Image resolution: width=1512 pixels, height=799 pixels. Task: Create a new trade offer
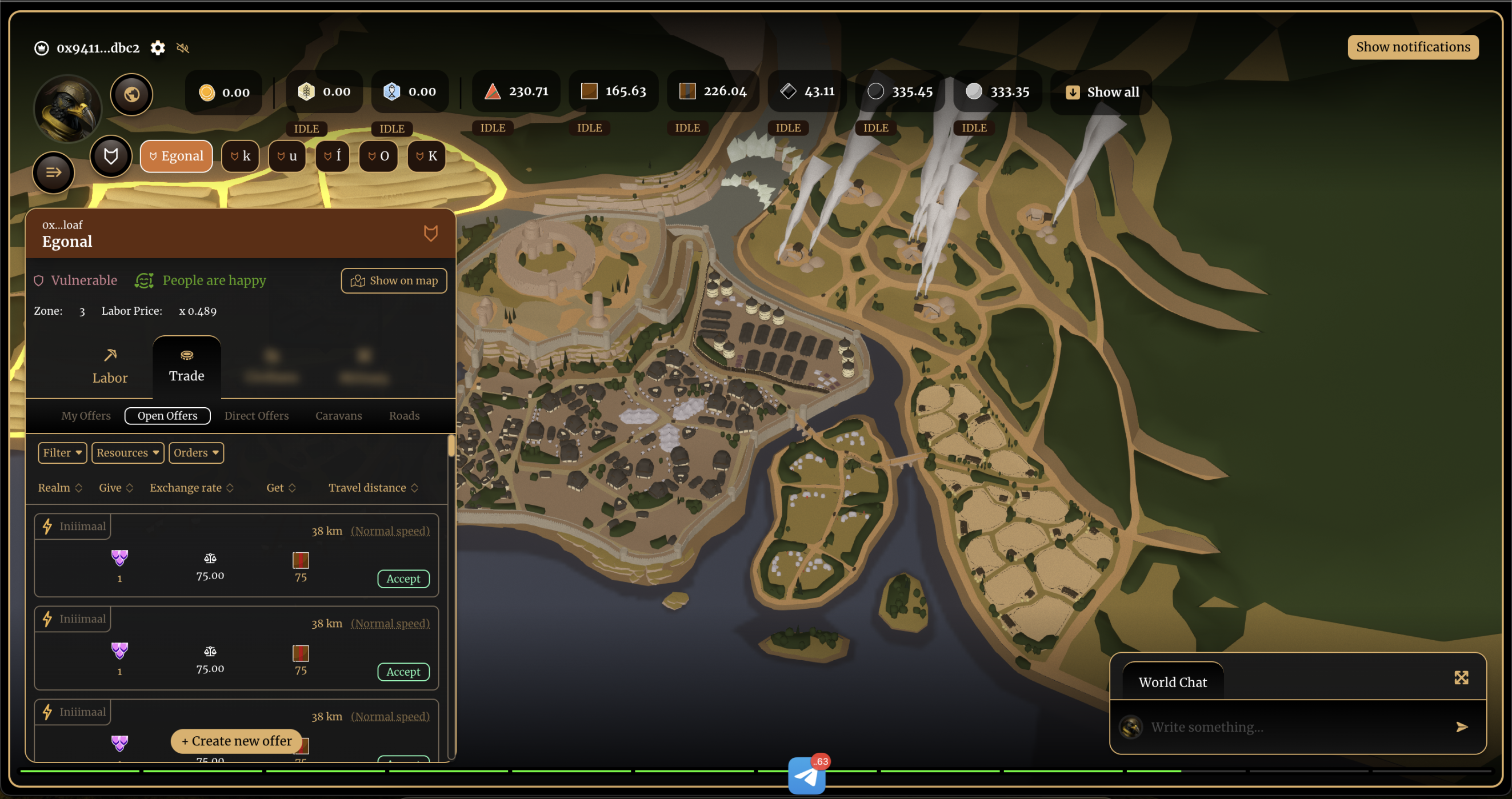[236, 740]
